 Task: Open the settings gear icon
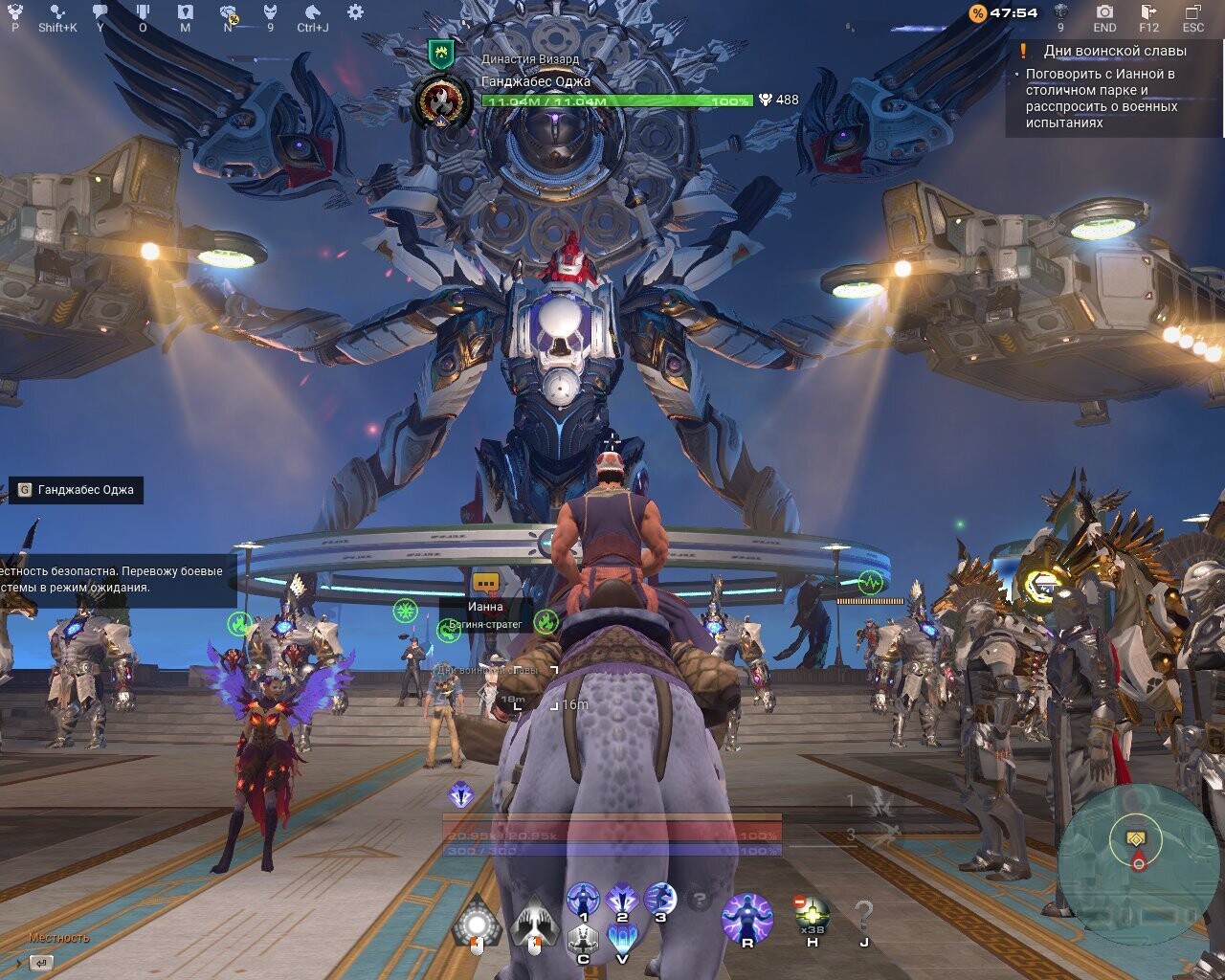tap(355, 12)
